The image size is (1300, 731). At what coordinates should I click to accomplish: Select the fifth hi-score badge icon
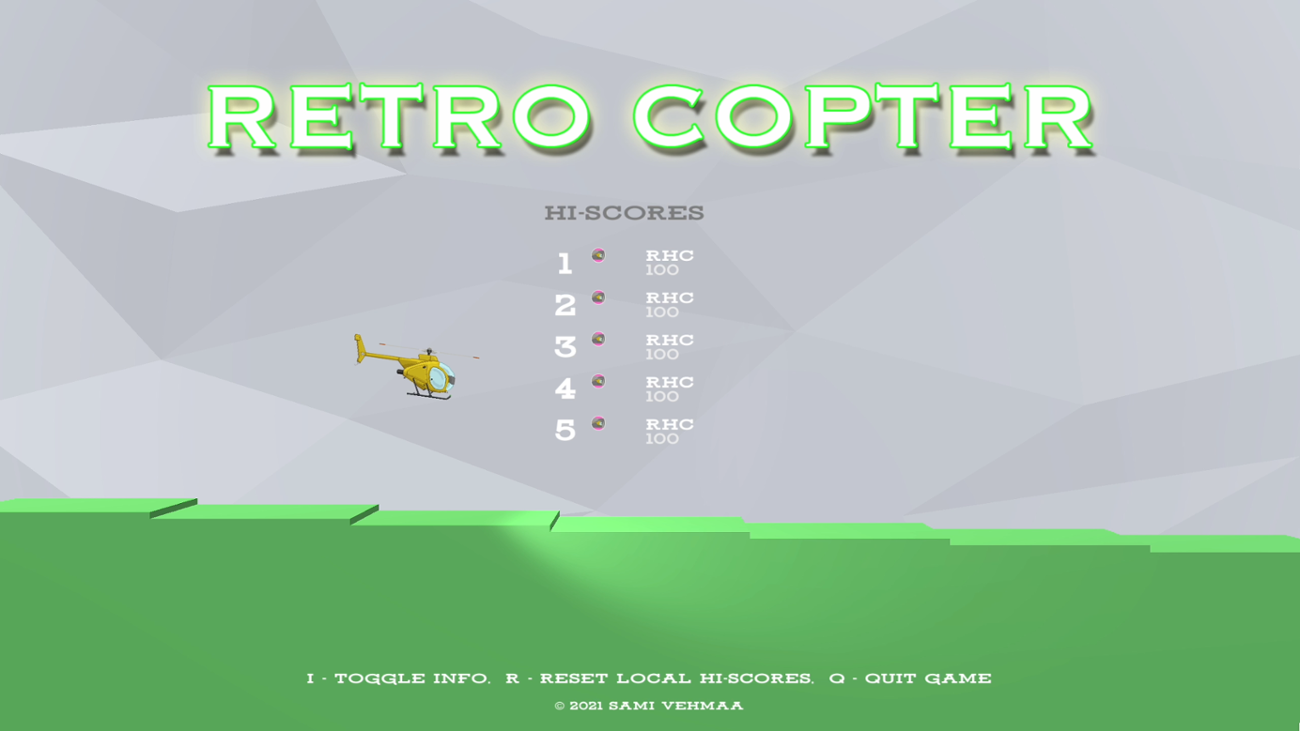coord(597,423)
